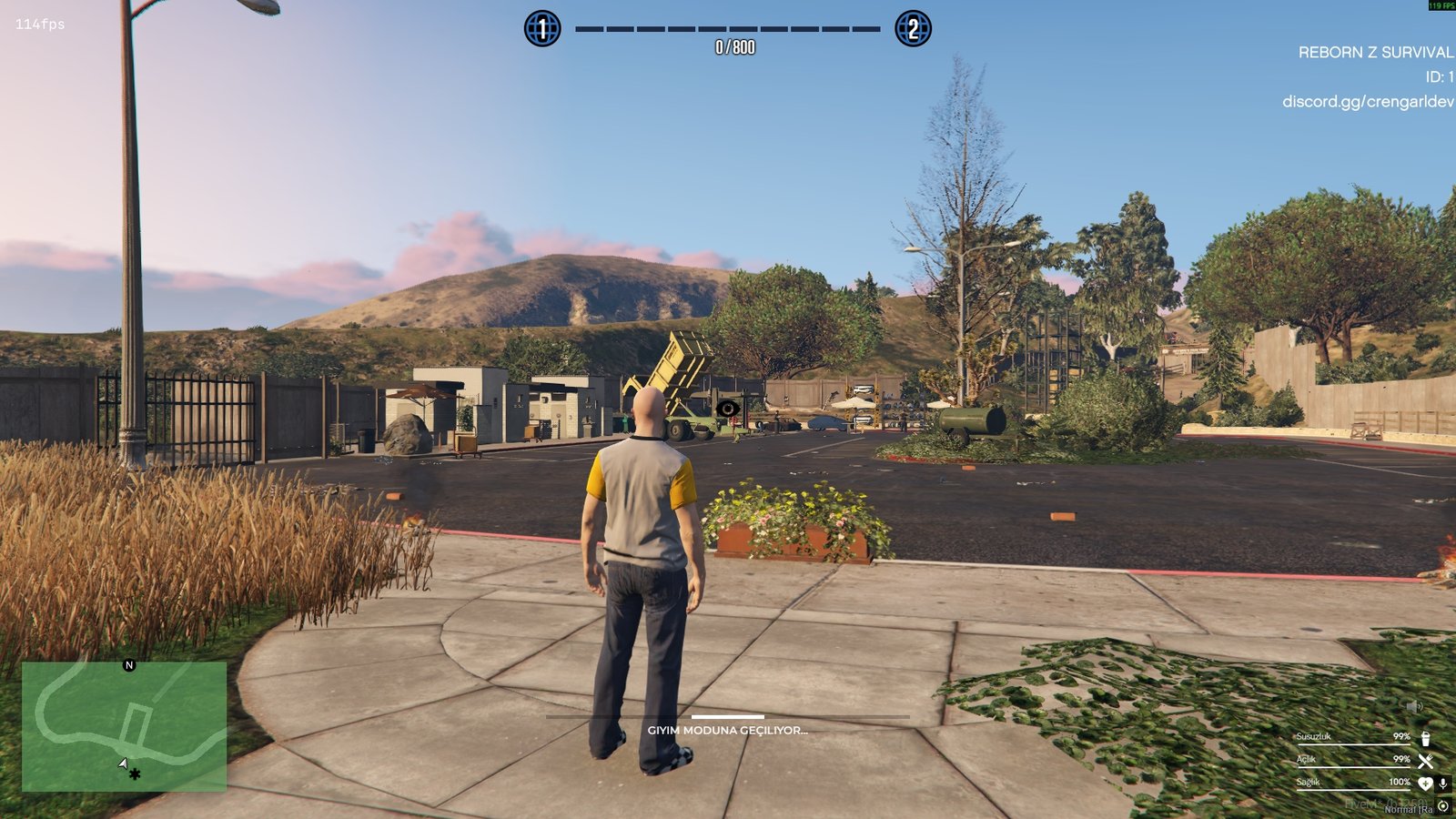The image size is (1456, 819).
Task: Click the north compass indicator on the minimap
Action: coord(129,665)
